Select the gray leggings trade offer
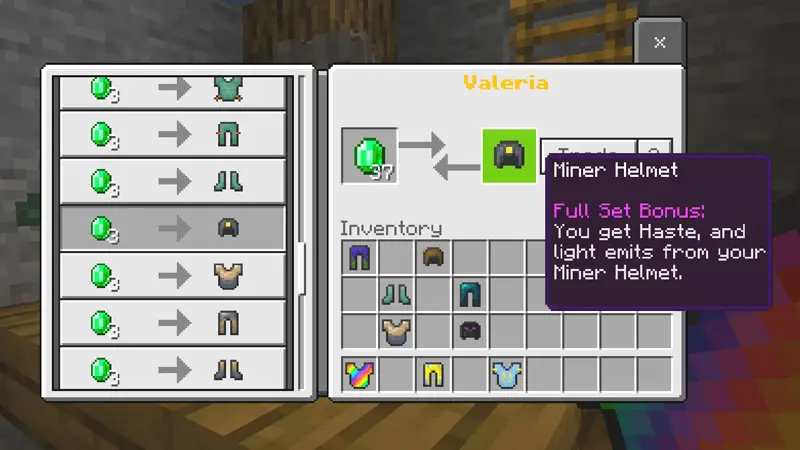800x450 pixels. (x=173, y=322)
